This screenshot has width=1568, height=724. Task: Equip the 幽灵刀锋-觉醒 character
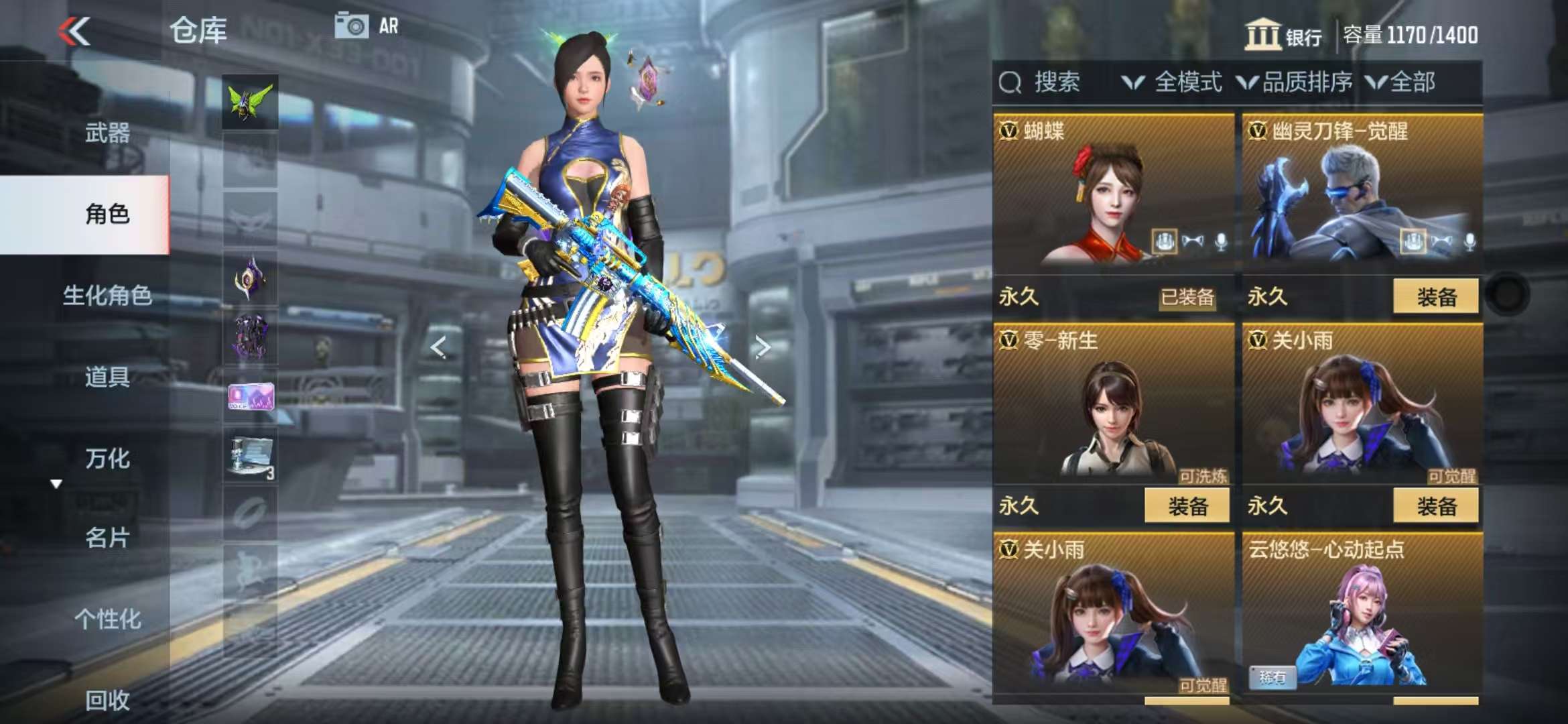(x=1435, y=296)
